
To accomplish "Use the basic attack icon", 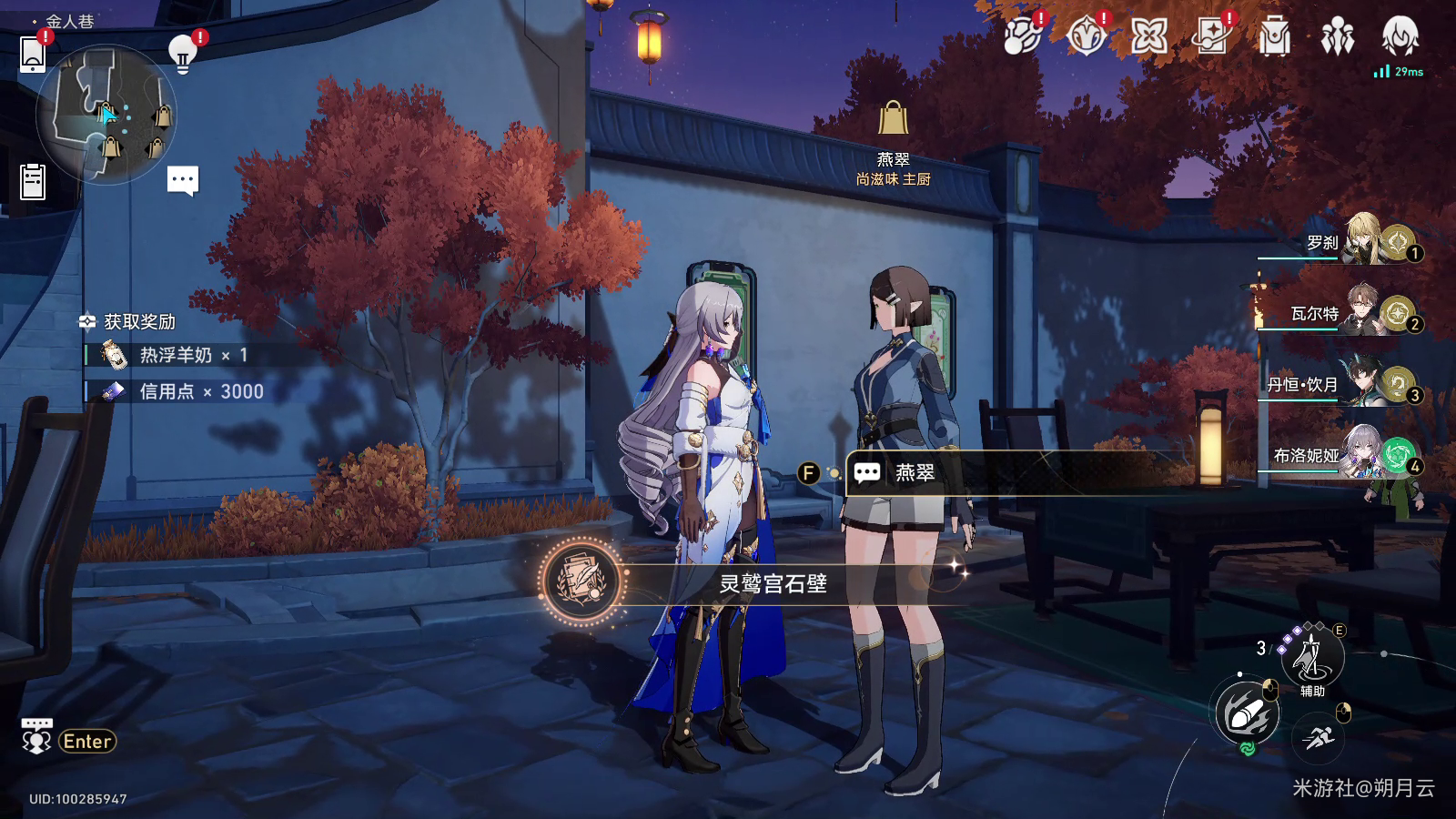I will tap(1248, 713).
